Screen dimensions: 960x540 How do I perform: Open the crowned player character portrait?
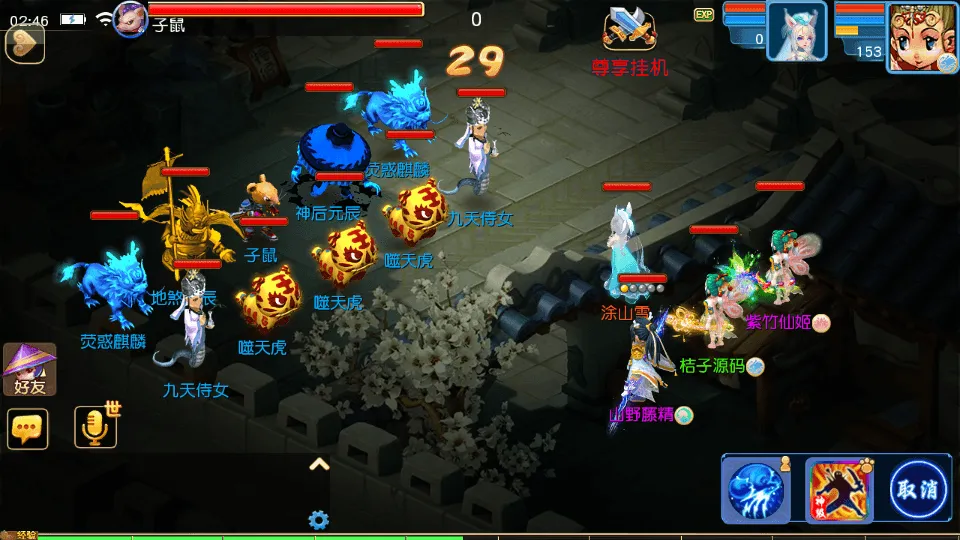tap(921, 36)
